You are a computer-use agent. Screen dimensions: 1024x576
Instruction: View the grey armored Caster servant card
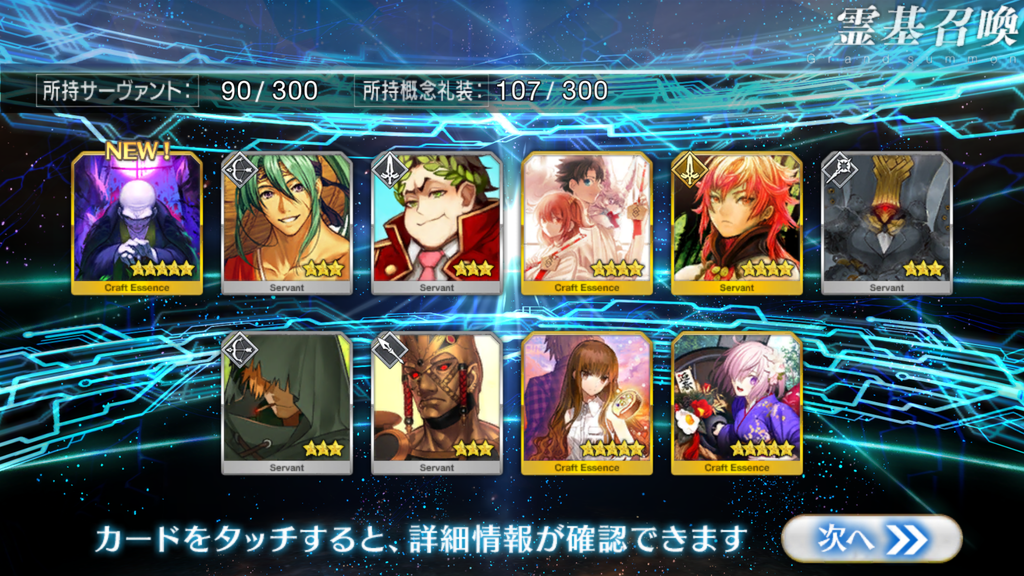887,223
